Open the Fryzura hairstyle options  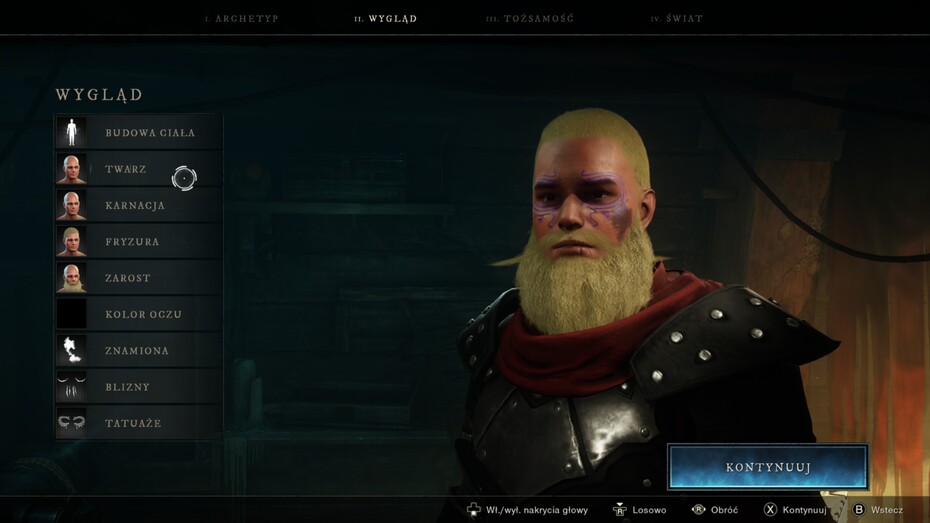click(x=139, y=241)
